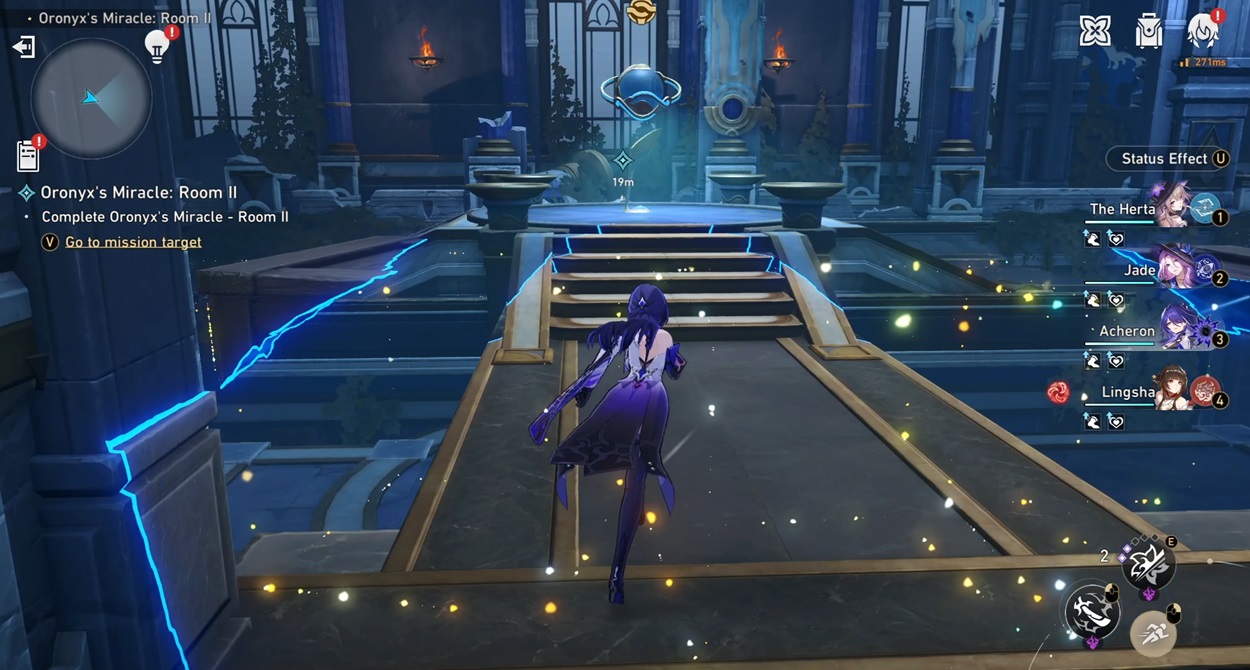Toggle the sprint running icon
1250x670 pixels.
[x=1153, y=633]
